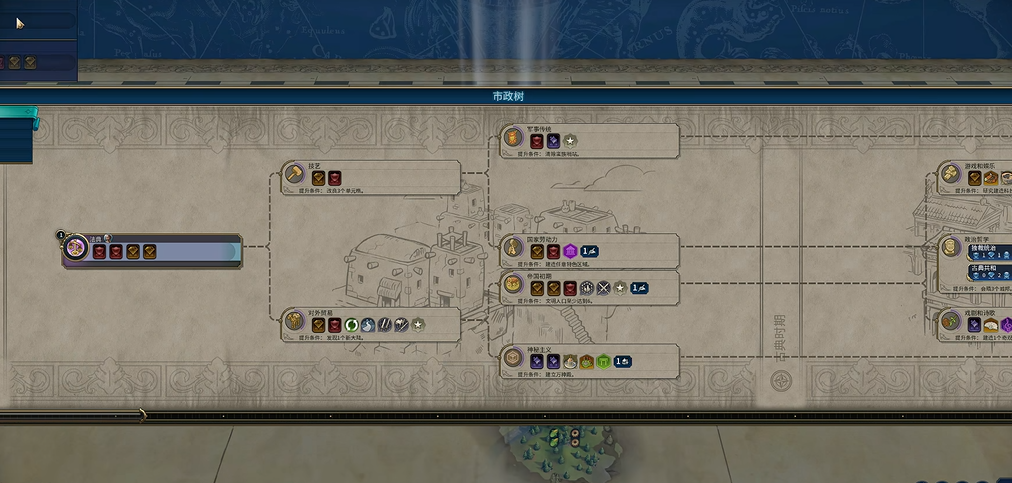The height and width of the screenshot is (483, 1012).
Task: Choose the 技艺 civic
Action: (372, 176)
